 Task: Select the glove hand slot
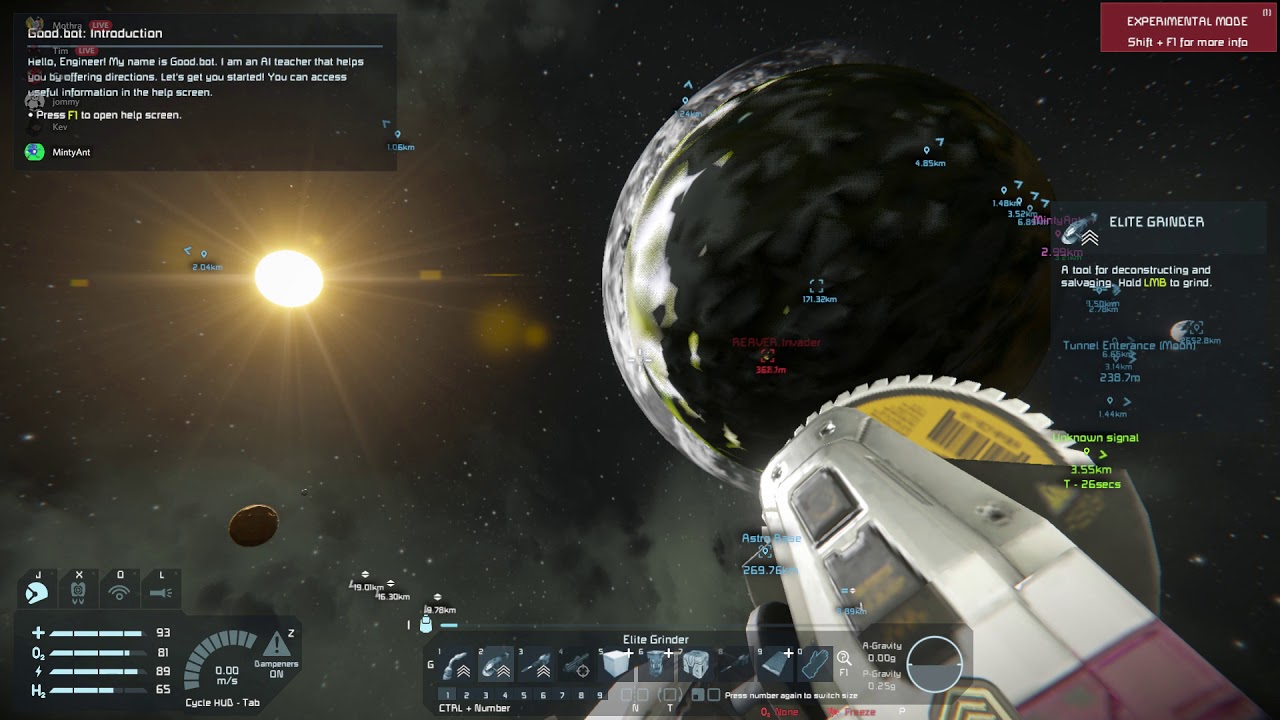click(815, 665)
